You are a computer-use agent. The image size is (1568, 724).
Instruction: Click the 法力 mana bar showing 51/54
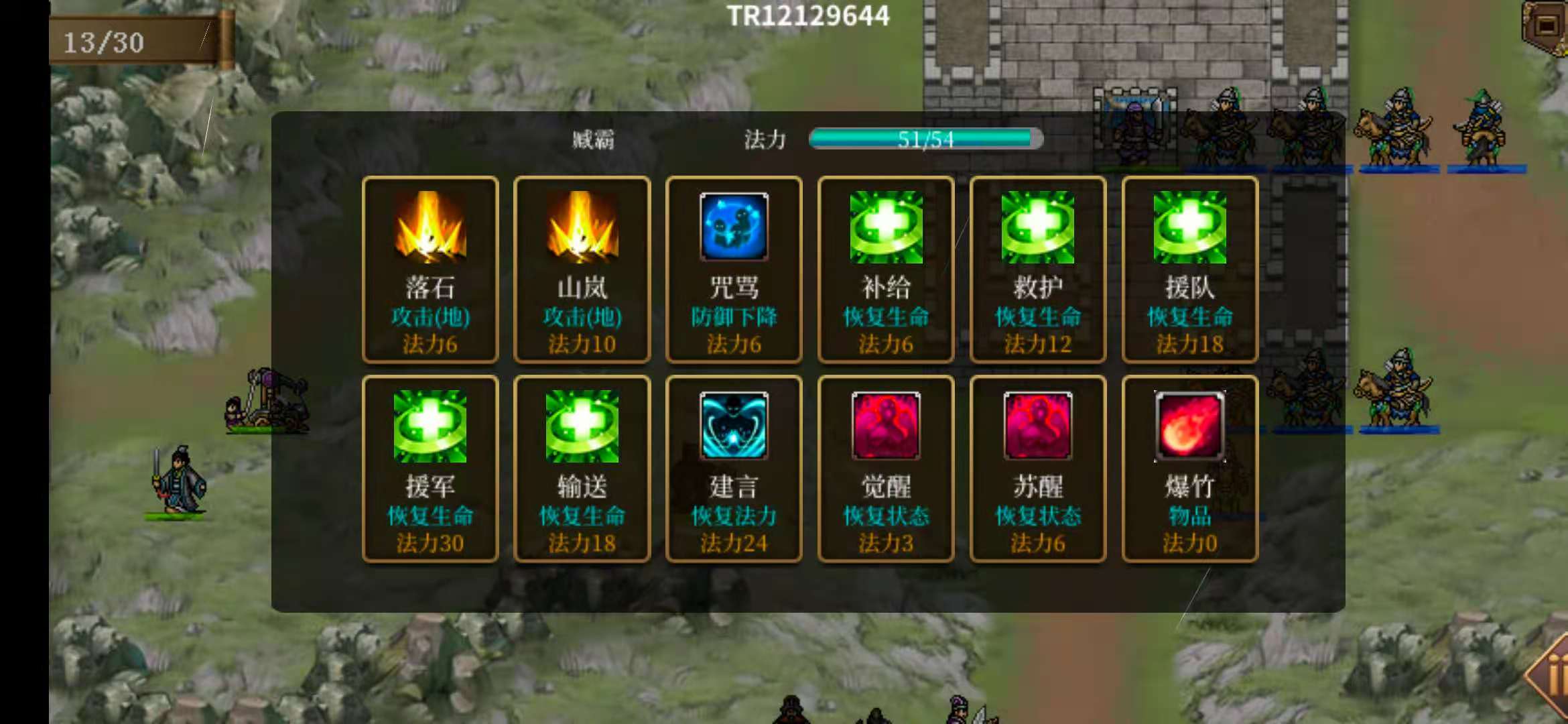(925, 139)
